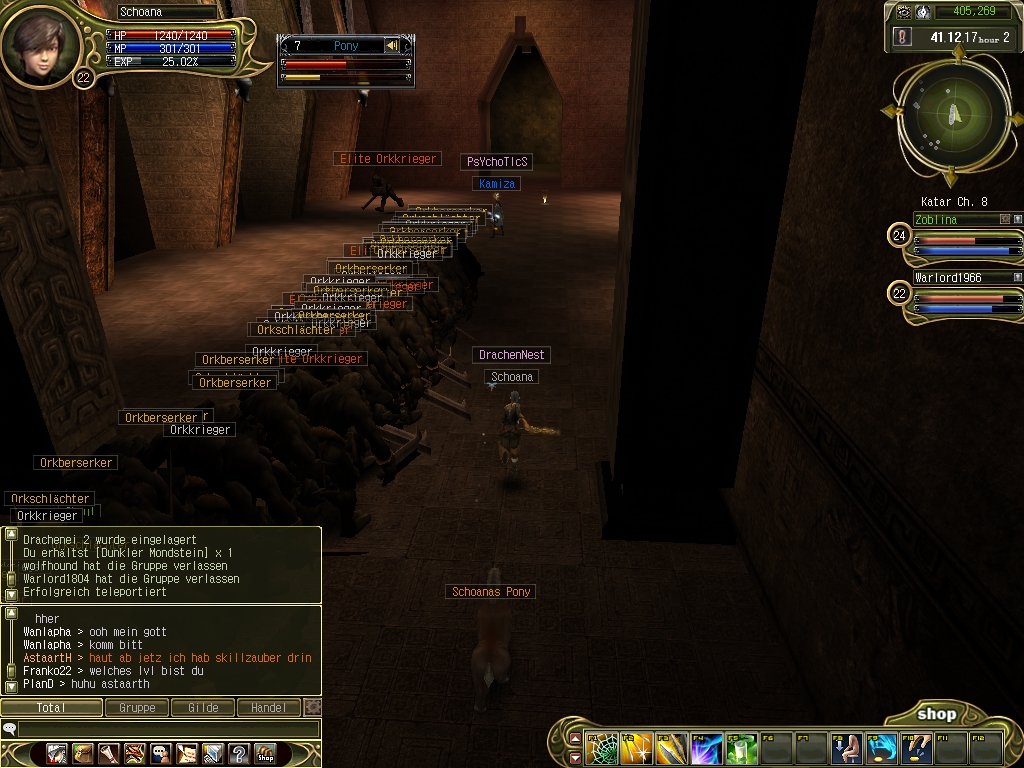Open chat settings gear icon
The height and width of the screenshot is (768, 1024).
[x=313, y=707]
